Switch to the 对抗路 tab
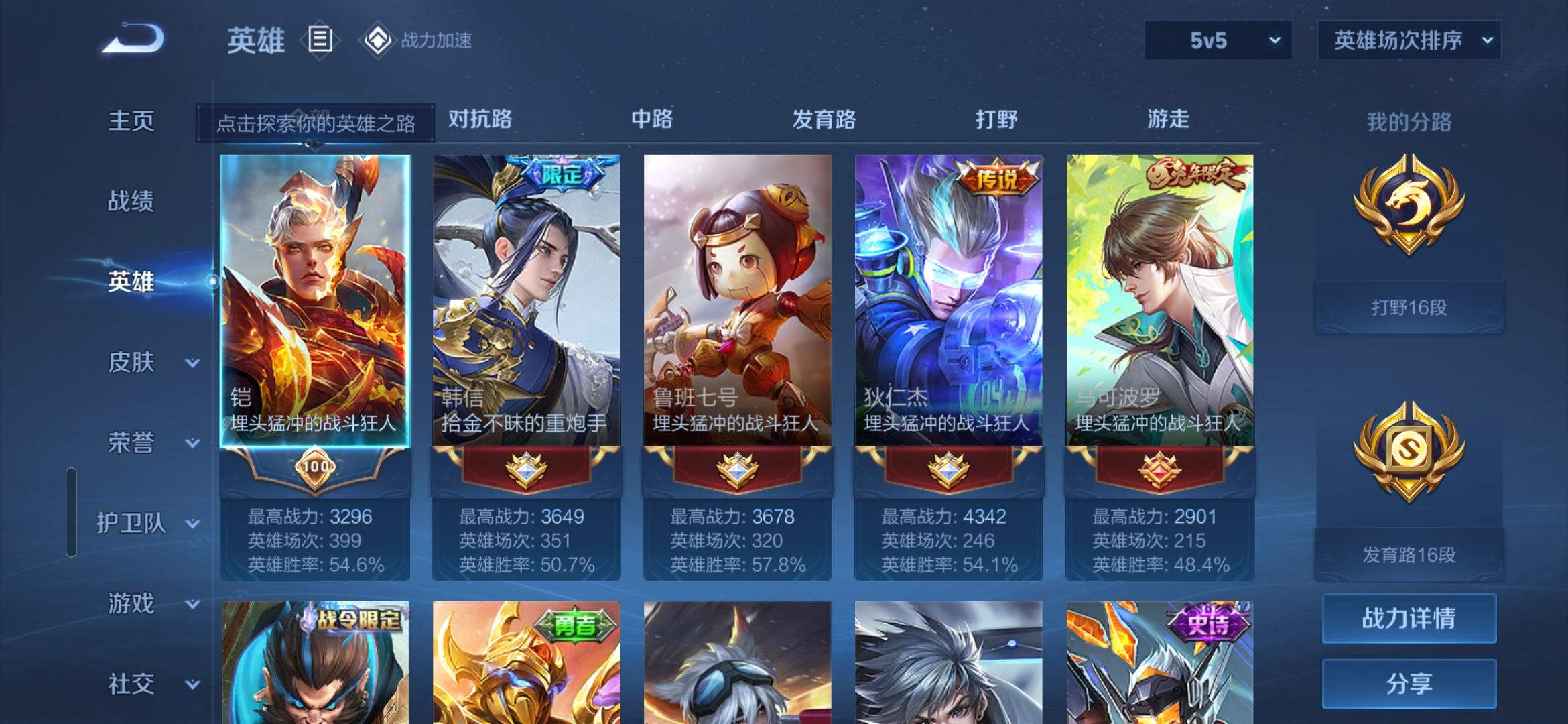The image size is (1568, 724). (480, 119)
